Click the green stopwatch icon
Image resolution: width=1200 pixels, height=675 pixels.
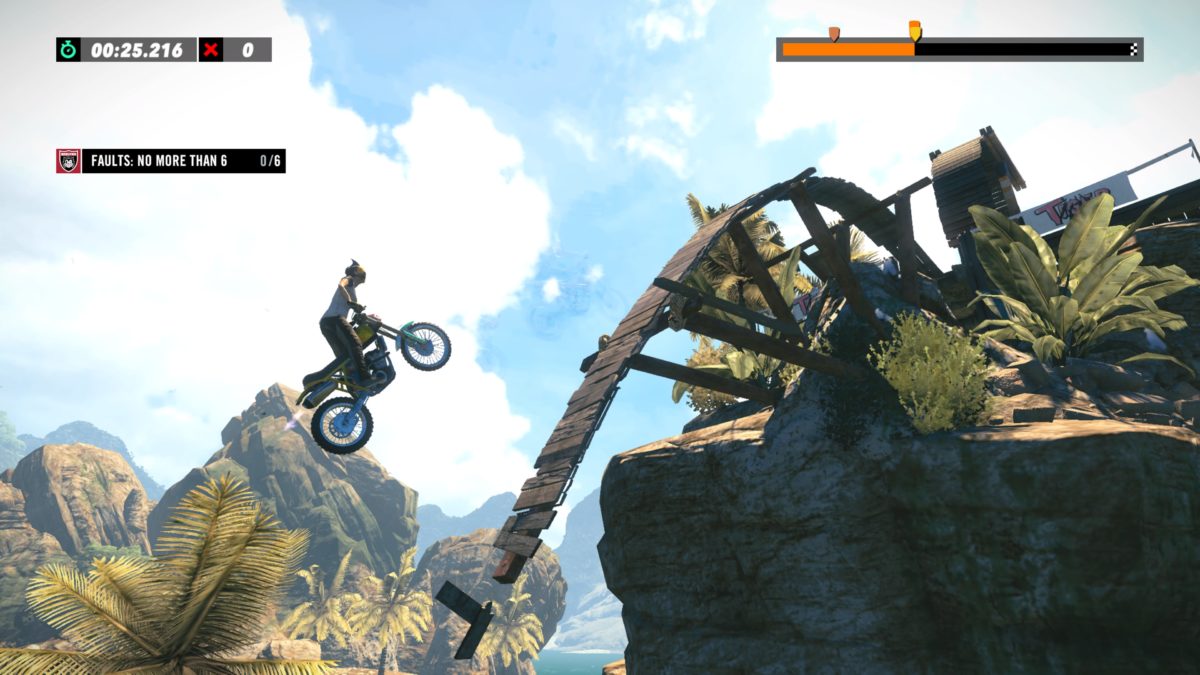[68, 50]
